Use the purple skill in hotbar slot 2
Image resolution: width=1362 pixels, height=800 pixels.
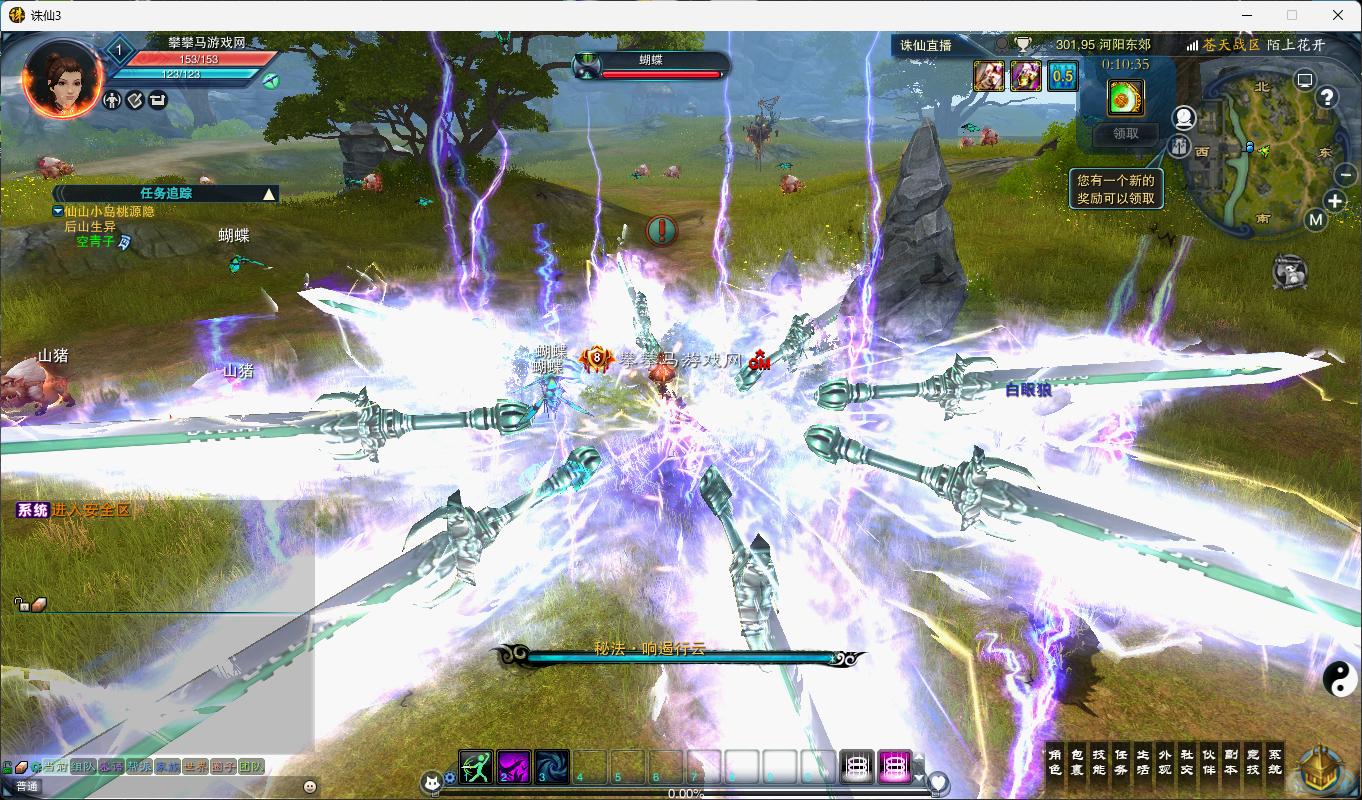pyautogui.click(x=514, y=767)
